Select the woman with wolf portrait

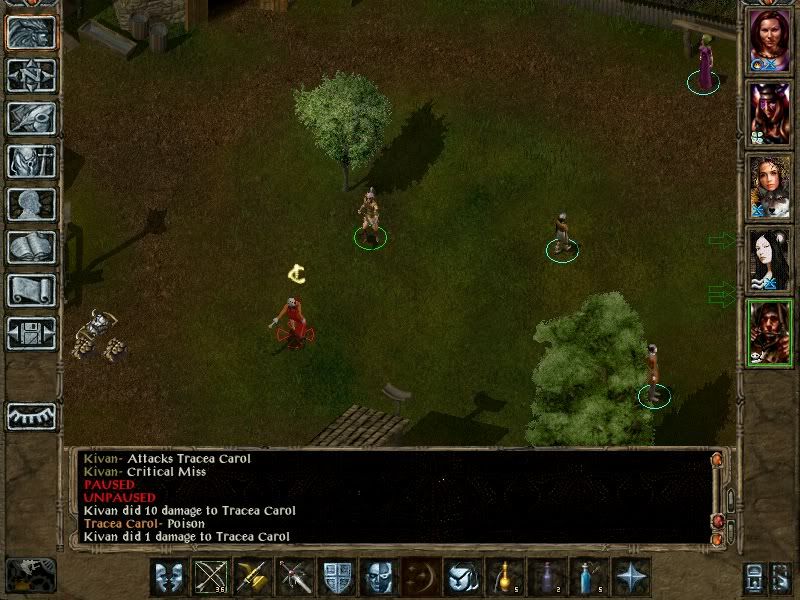click(769, 187)
